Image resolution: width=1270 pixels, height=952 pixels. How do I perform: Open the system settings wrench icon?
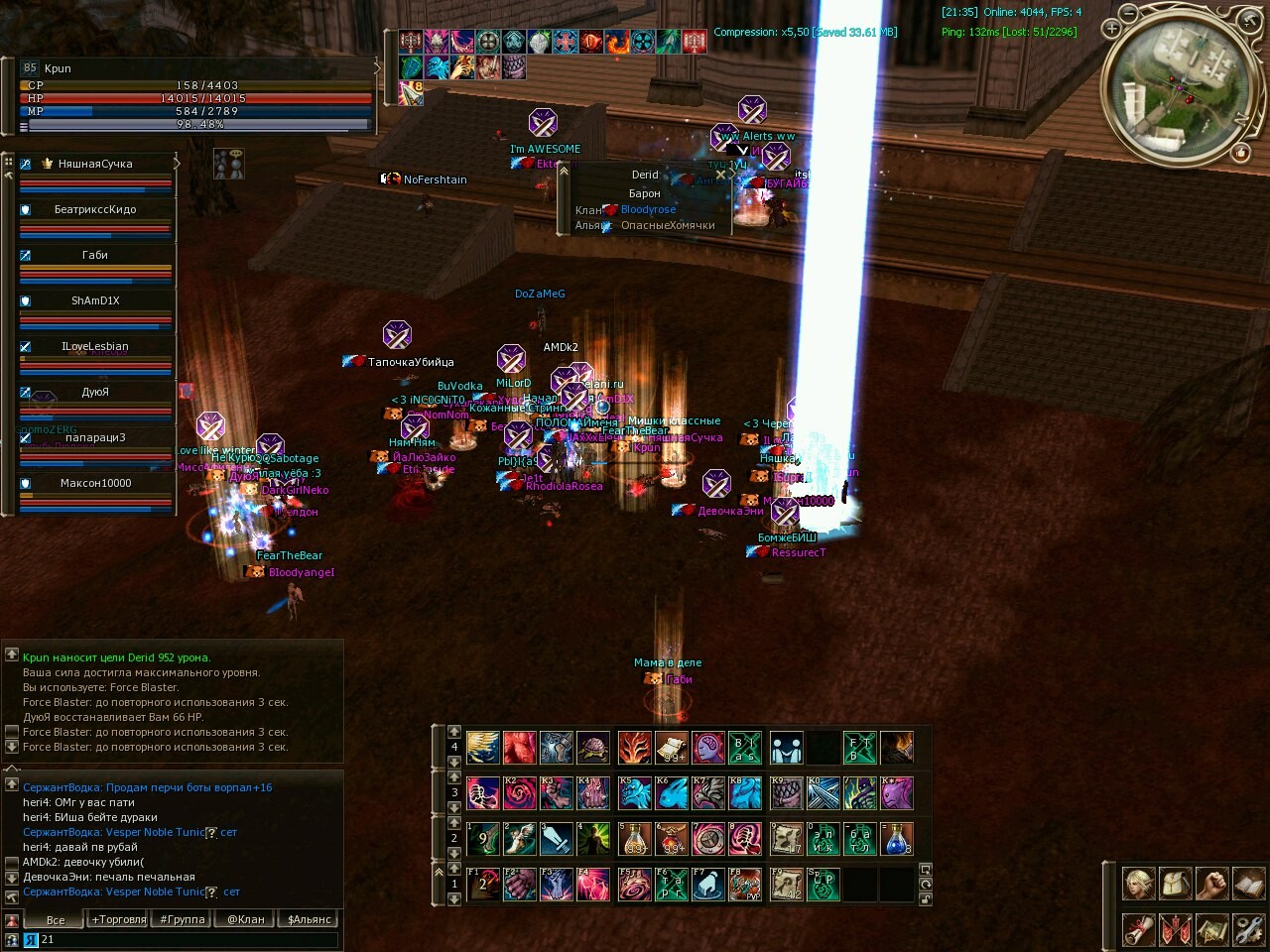[x=1248, y=929]
